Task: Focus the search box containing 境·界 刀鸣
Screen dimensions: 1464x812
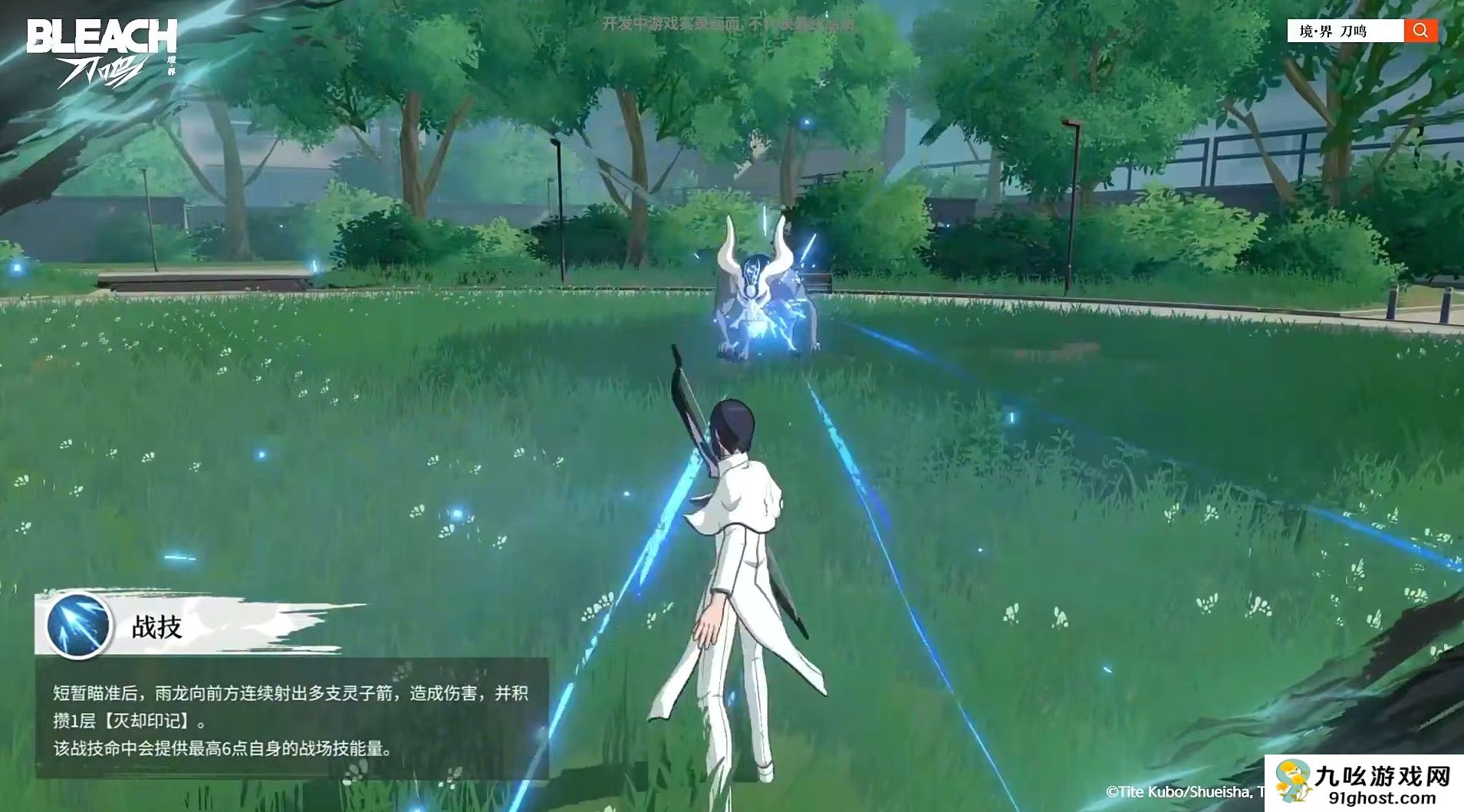Action: tap(1346, 31)
